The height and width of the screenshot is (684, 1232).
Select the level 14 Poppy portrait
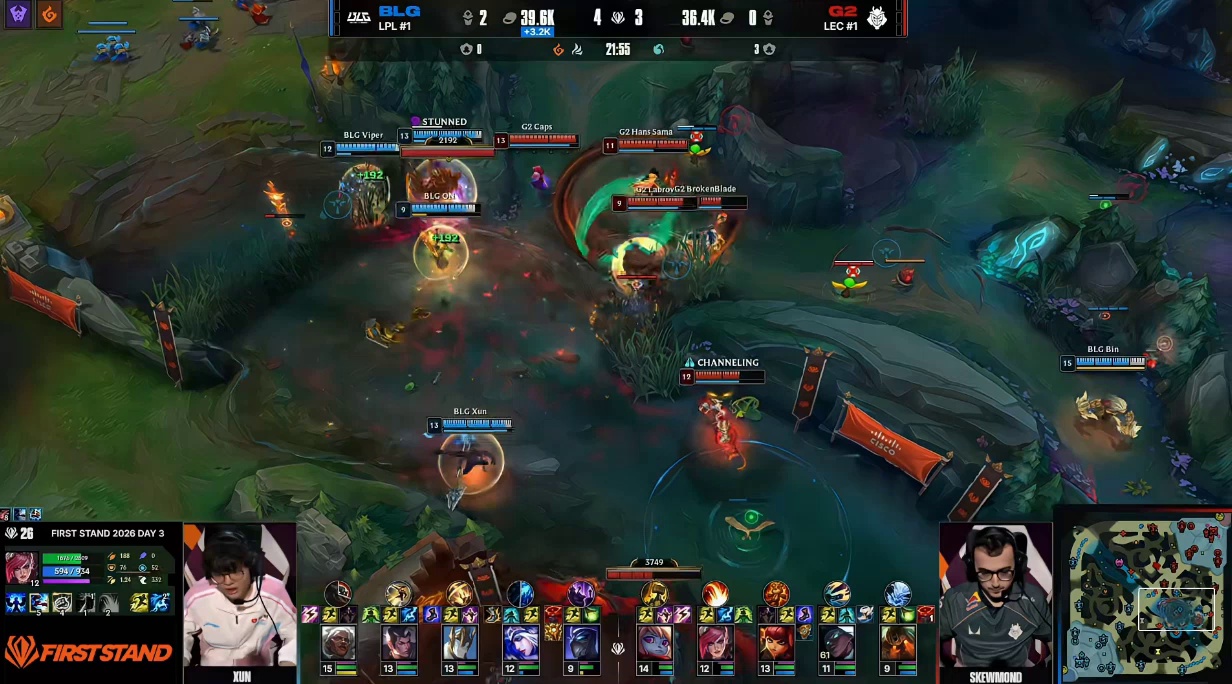(x=654, y=642)
